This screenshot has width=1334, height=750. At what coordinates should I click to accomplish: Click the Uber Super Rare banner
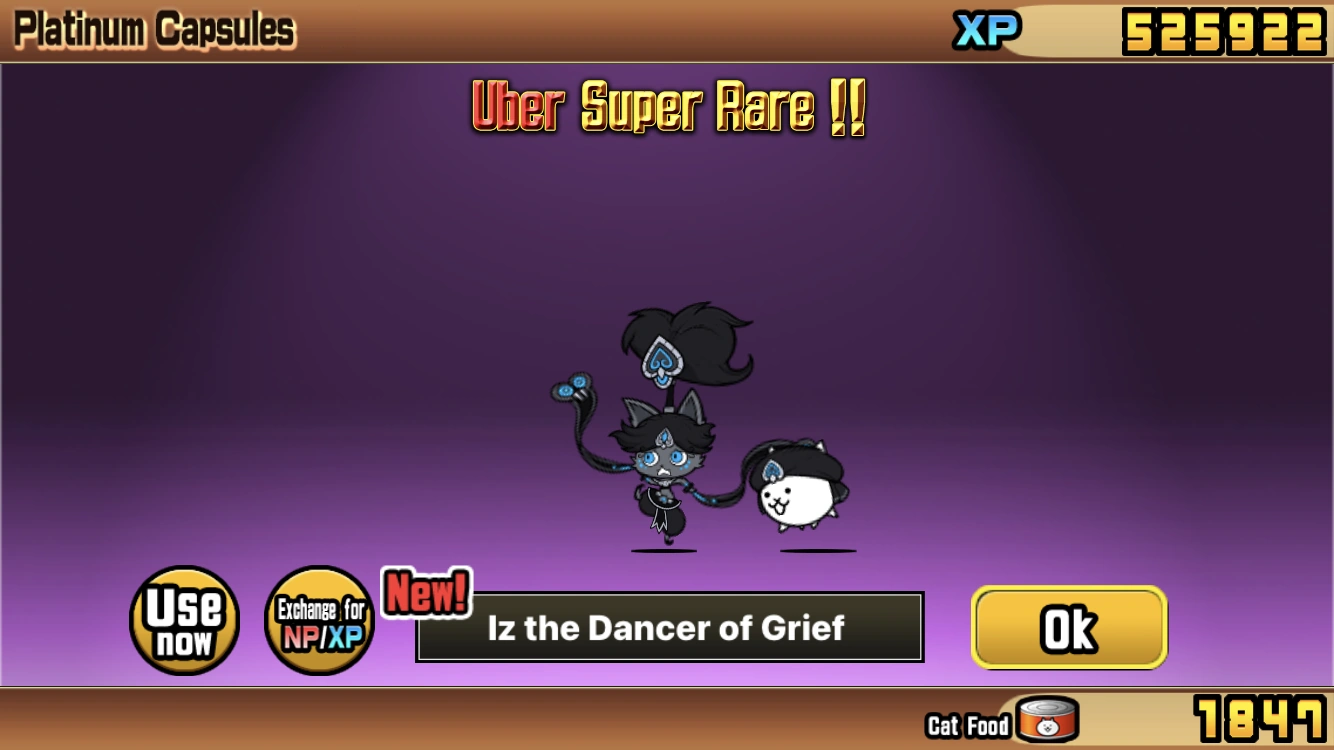pos(667,108)
